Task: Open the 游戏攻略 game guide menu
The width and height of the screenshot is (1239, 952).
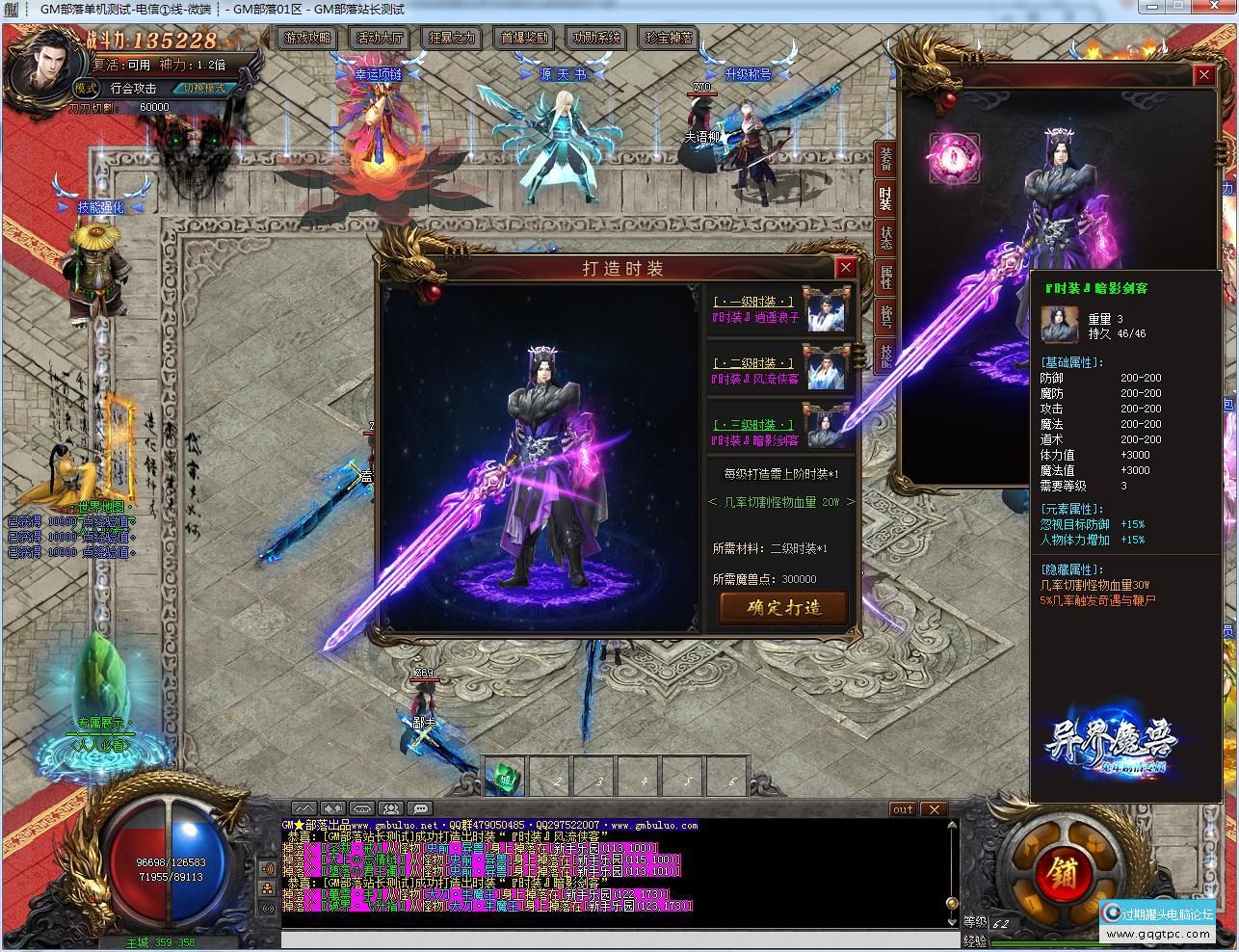Action: point(307,39)
